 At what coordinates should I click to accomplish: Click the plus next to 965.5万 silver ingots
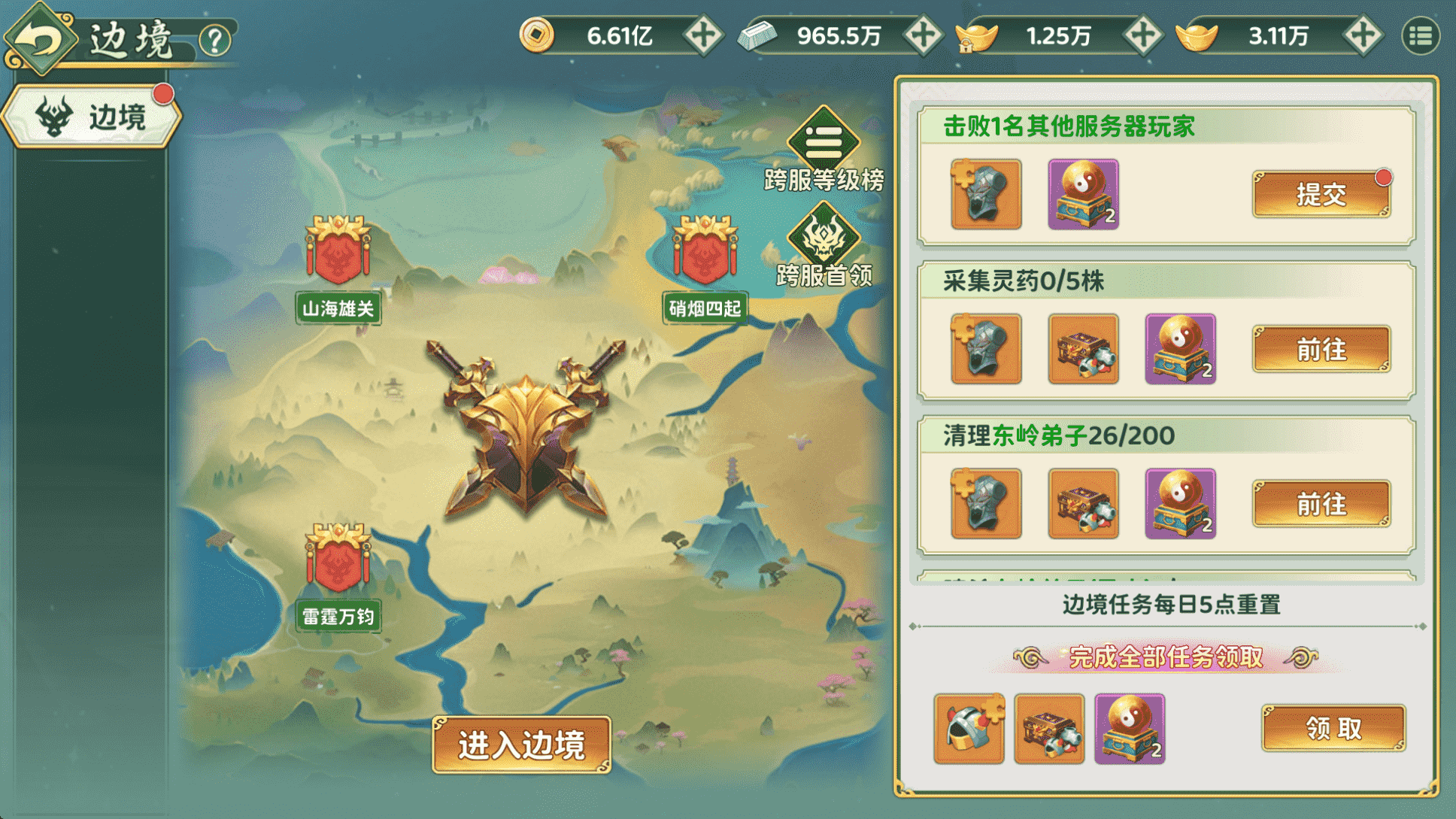coord(922,35)
